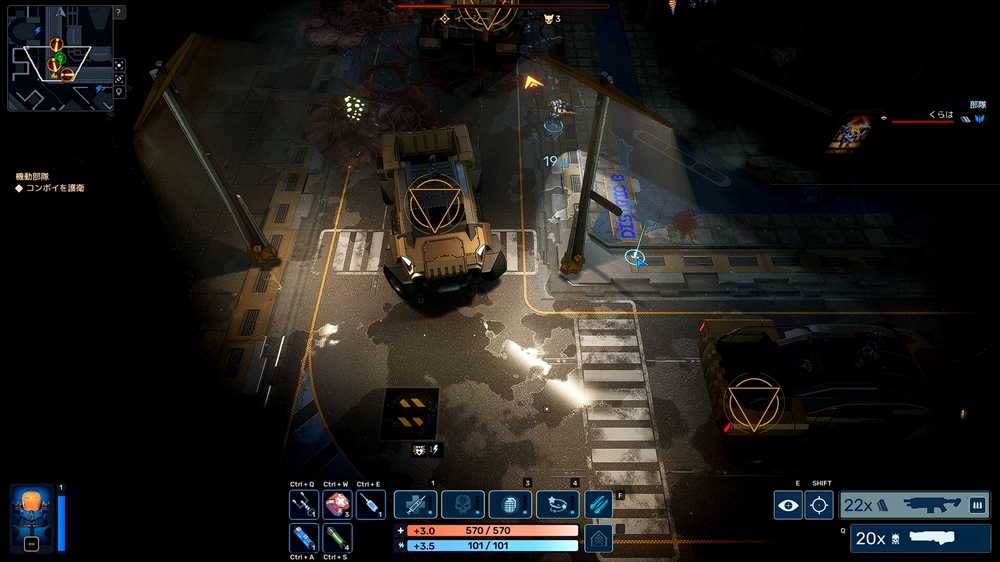Activate the grenade ability

click(x=510, y=505)
